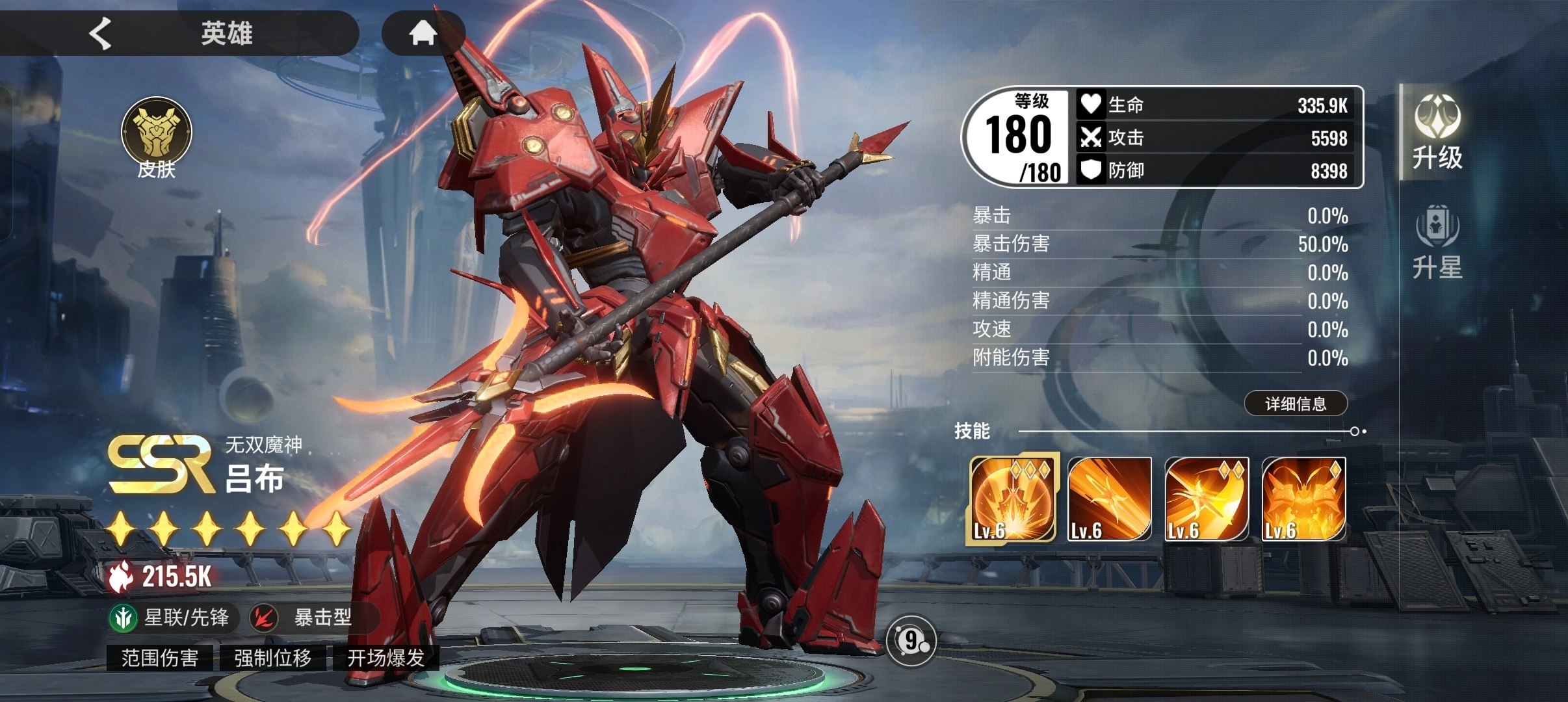Return to the home screen via house icon

click(423, 32)
